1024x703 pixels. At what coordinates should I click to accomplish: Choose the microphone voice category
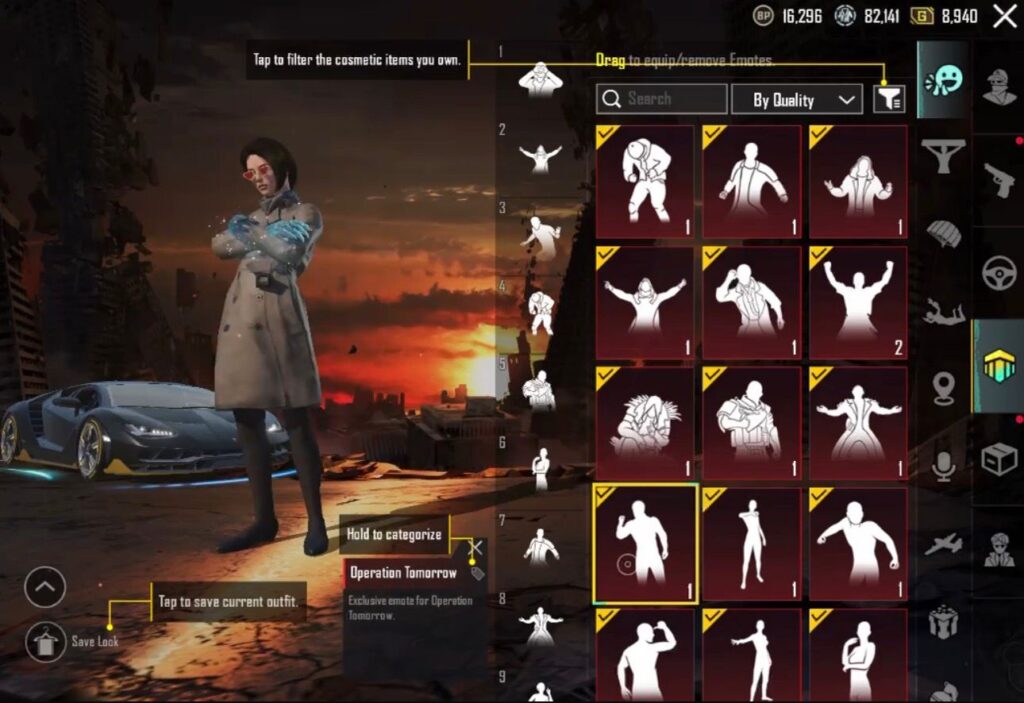point(942,465)
